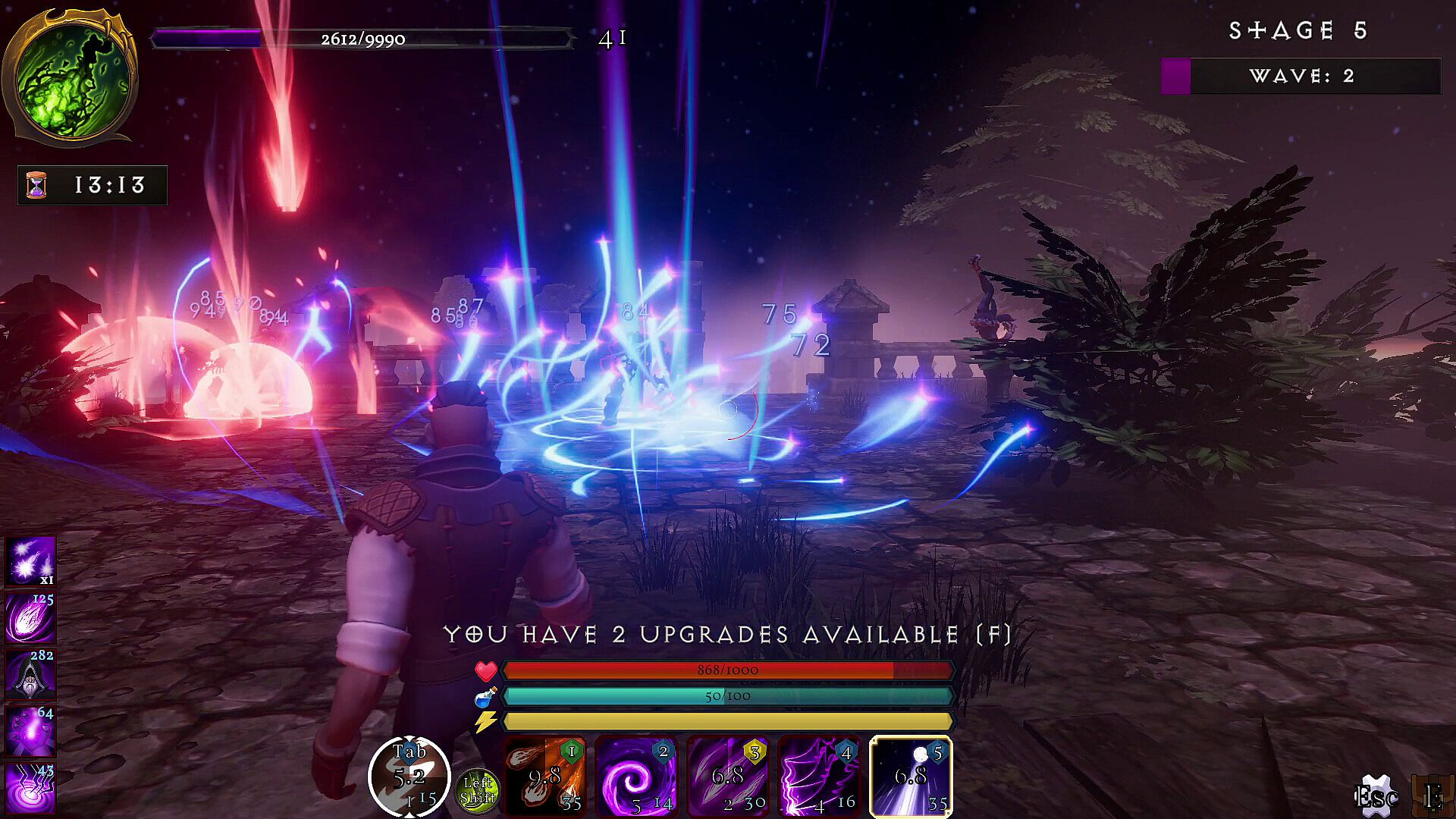Inspect the purple comet passive icon
This screenshot has height=819, width=1456.
click(31, 617)
